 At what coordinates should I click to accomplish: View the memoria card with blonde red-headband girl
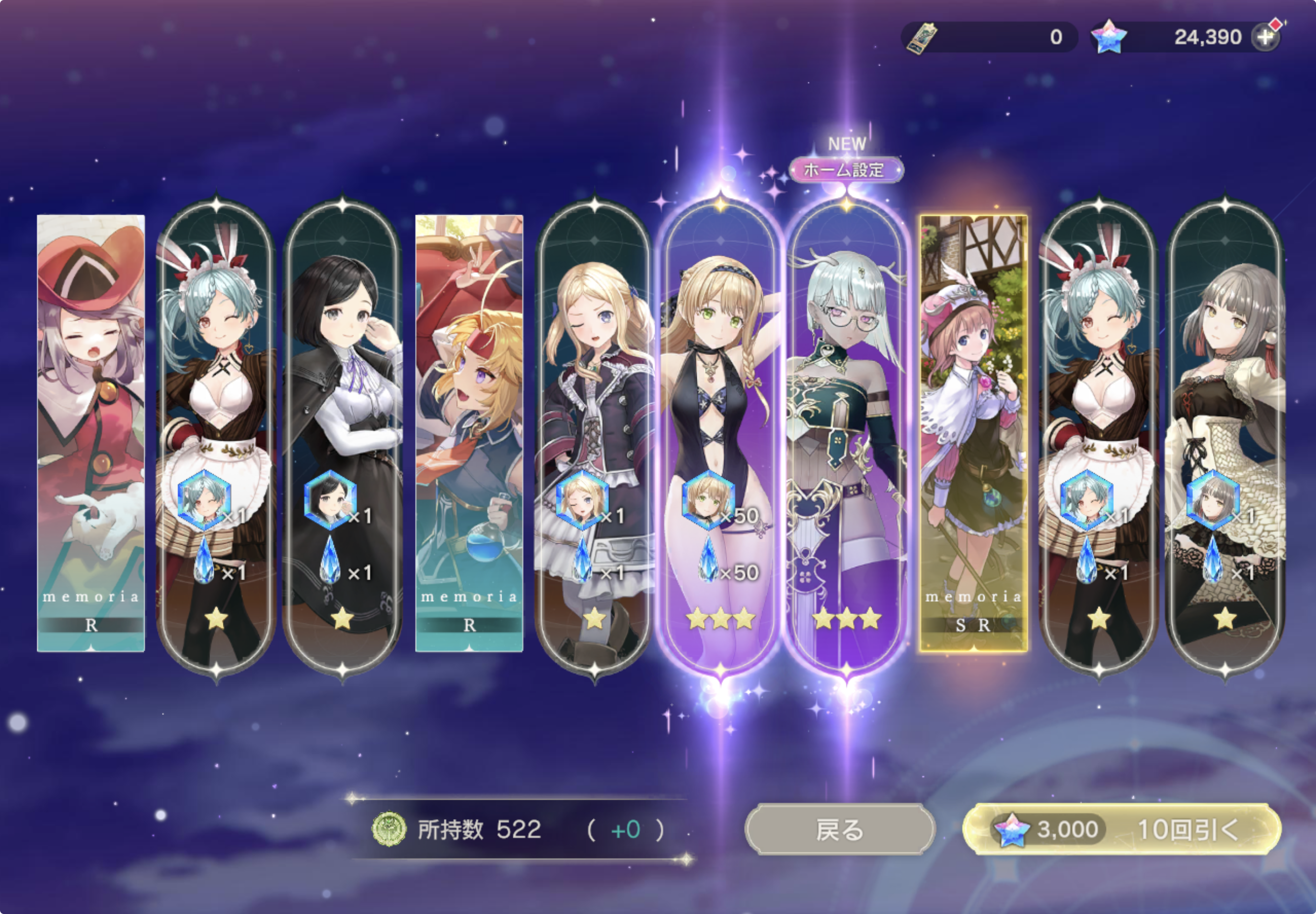tap(469, 433)
